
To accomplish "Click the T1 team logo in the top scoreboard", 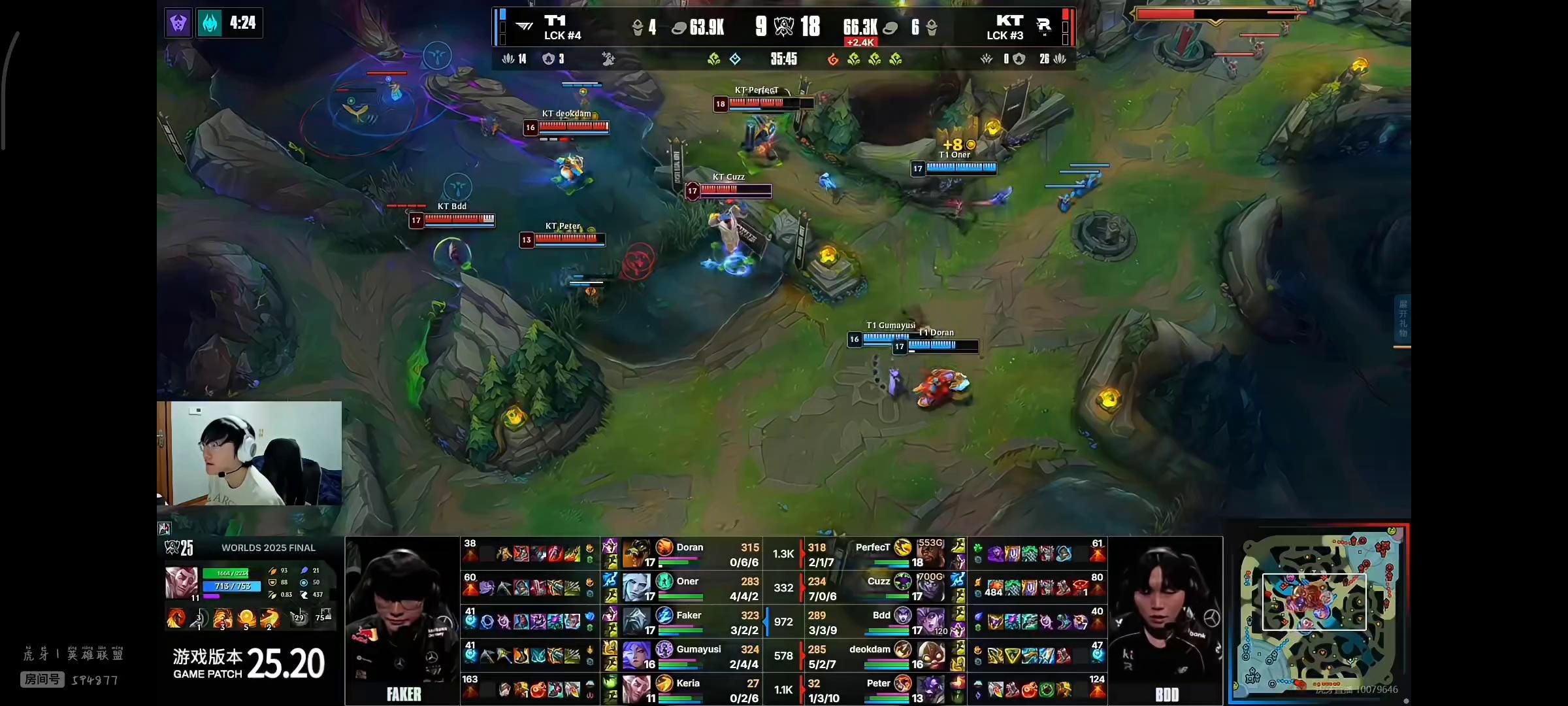I will (x=525, y=27).
